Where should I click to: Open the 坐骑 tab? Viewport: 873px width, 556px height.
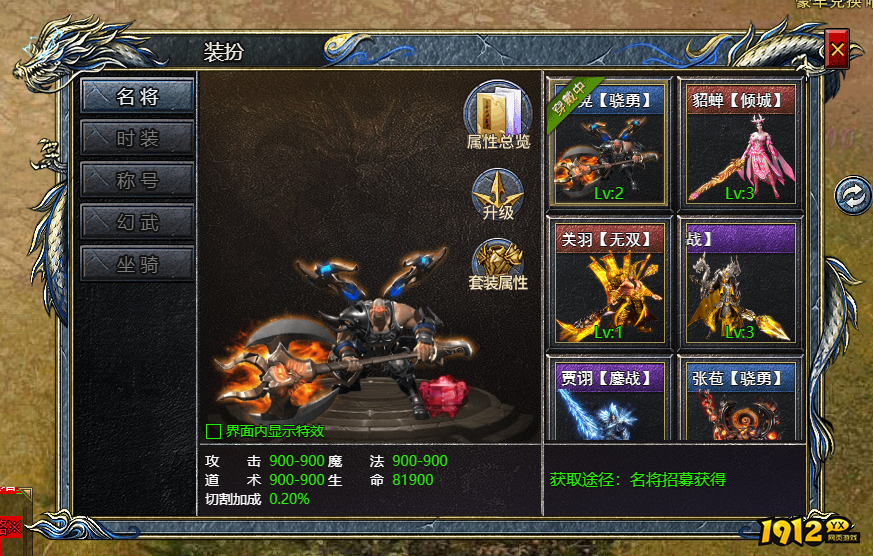pos(137,264)
